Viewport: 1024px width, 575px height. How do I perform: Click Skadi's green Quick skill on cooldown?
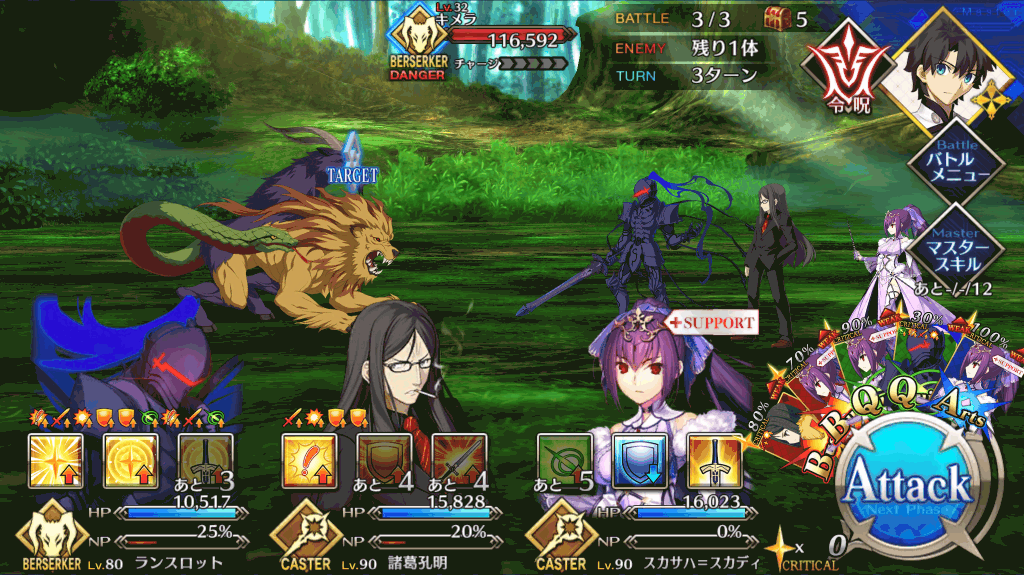click(565, 460)
